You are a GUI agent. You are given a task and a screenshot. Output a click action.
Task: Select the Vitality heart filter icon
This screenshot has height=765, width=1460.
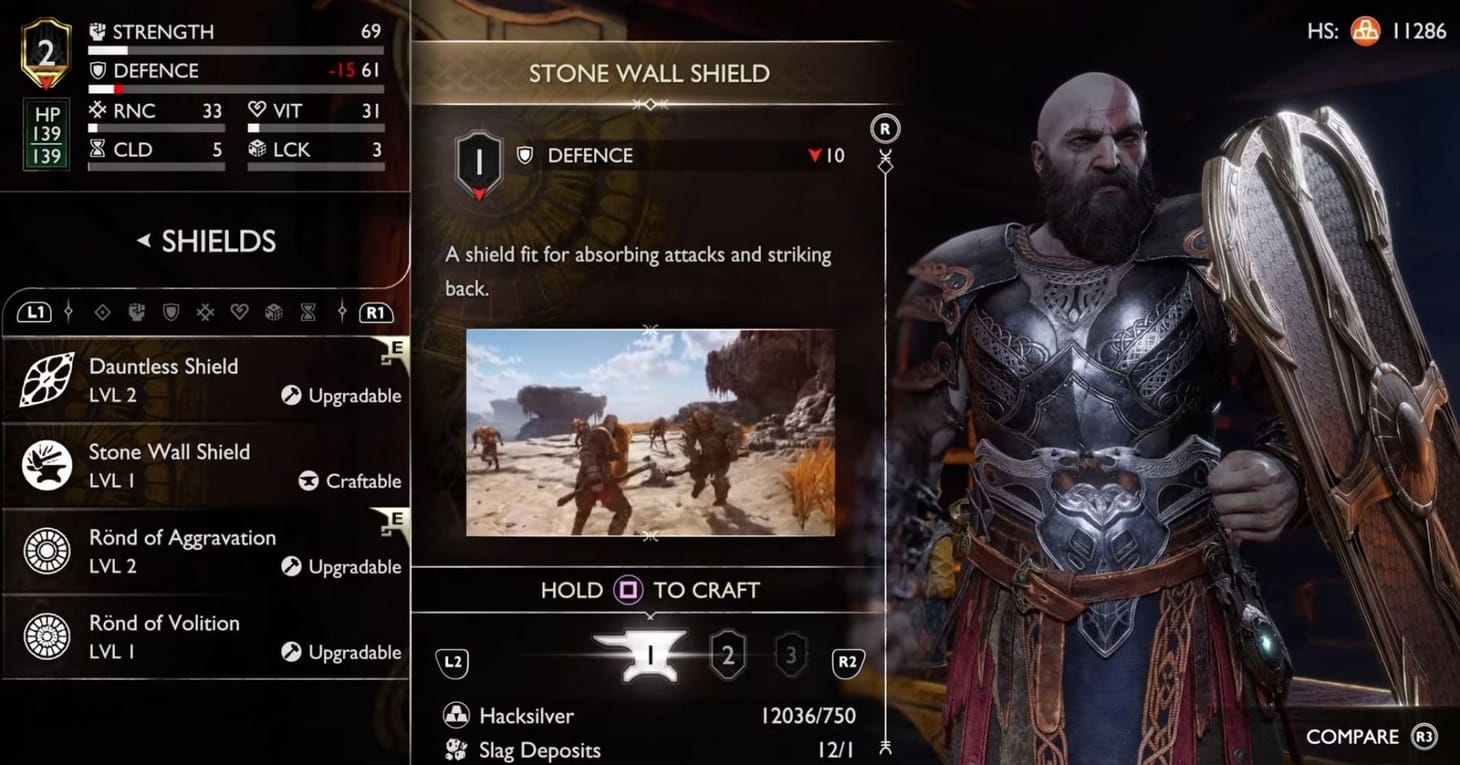(240, 312)
